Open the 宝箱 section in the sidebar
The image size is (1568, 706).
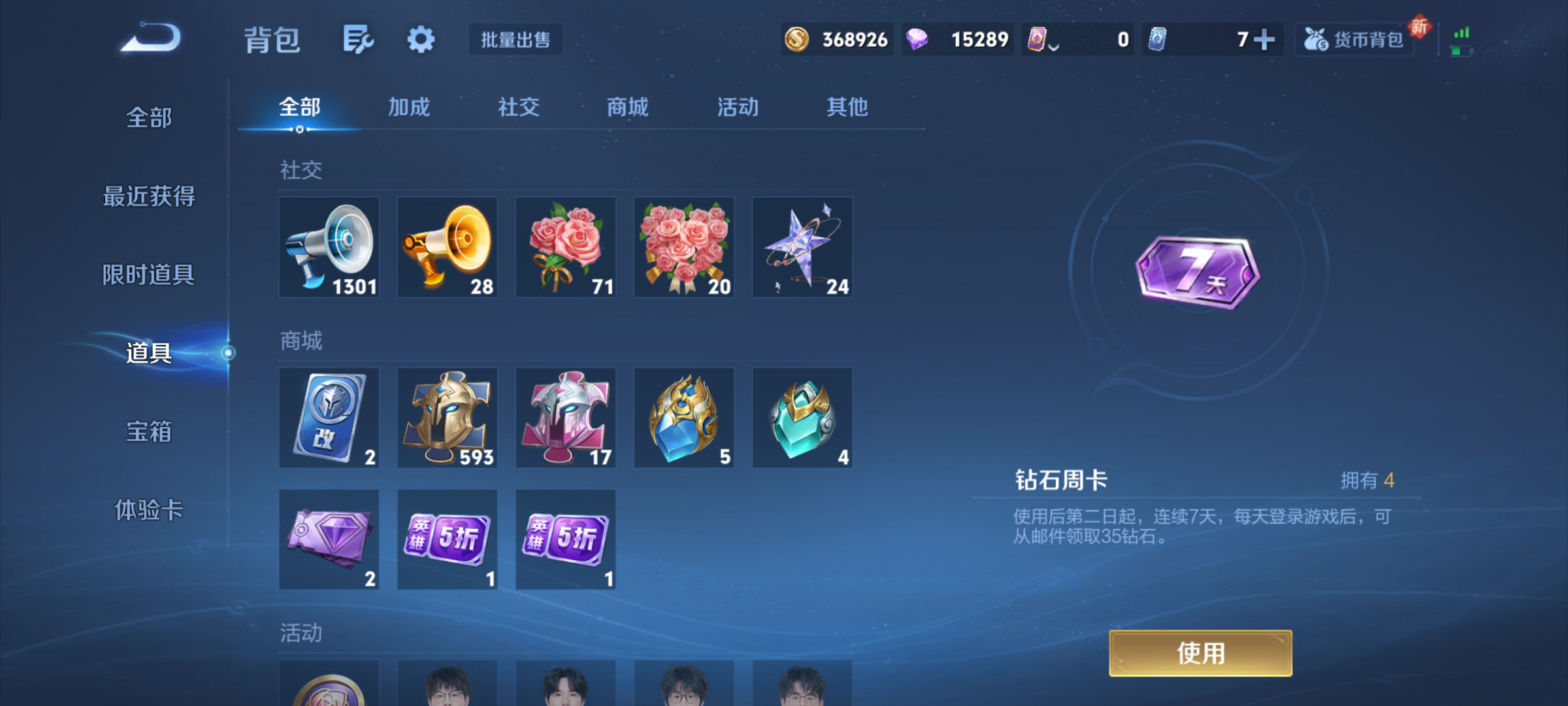[149, 432]
